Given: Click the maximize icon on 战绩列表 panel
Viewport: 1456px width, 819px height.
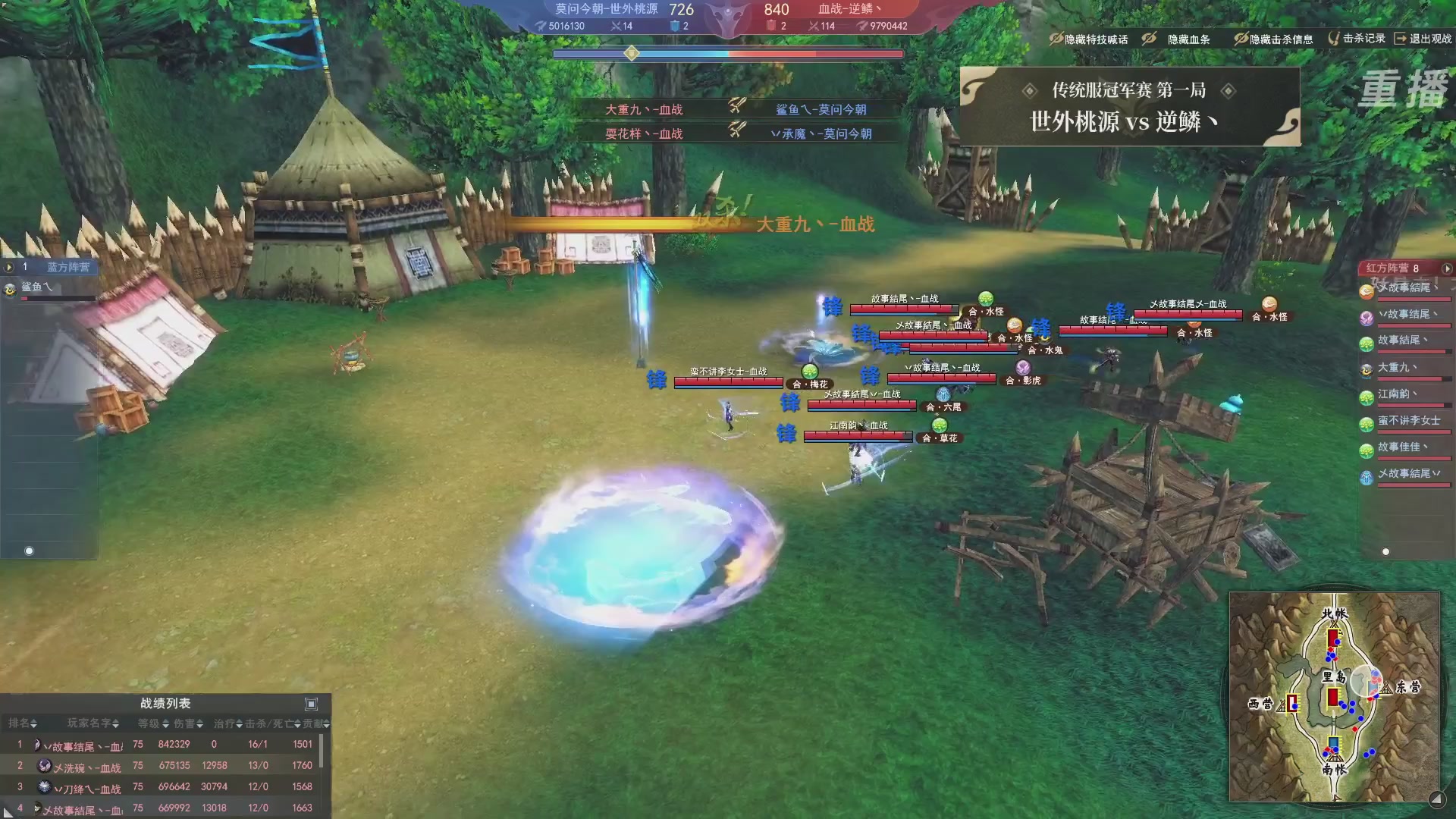Looking at the screenshot, I should [312, 703].
